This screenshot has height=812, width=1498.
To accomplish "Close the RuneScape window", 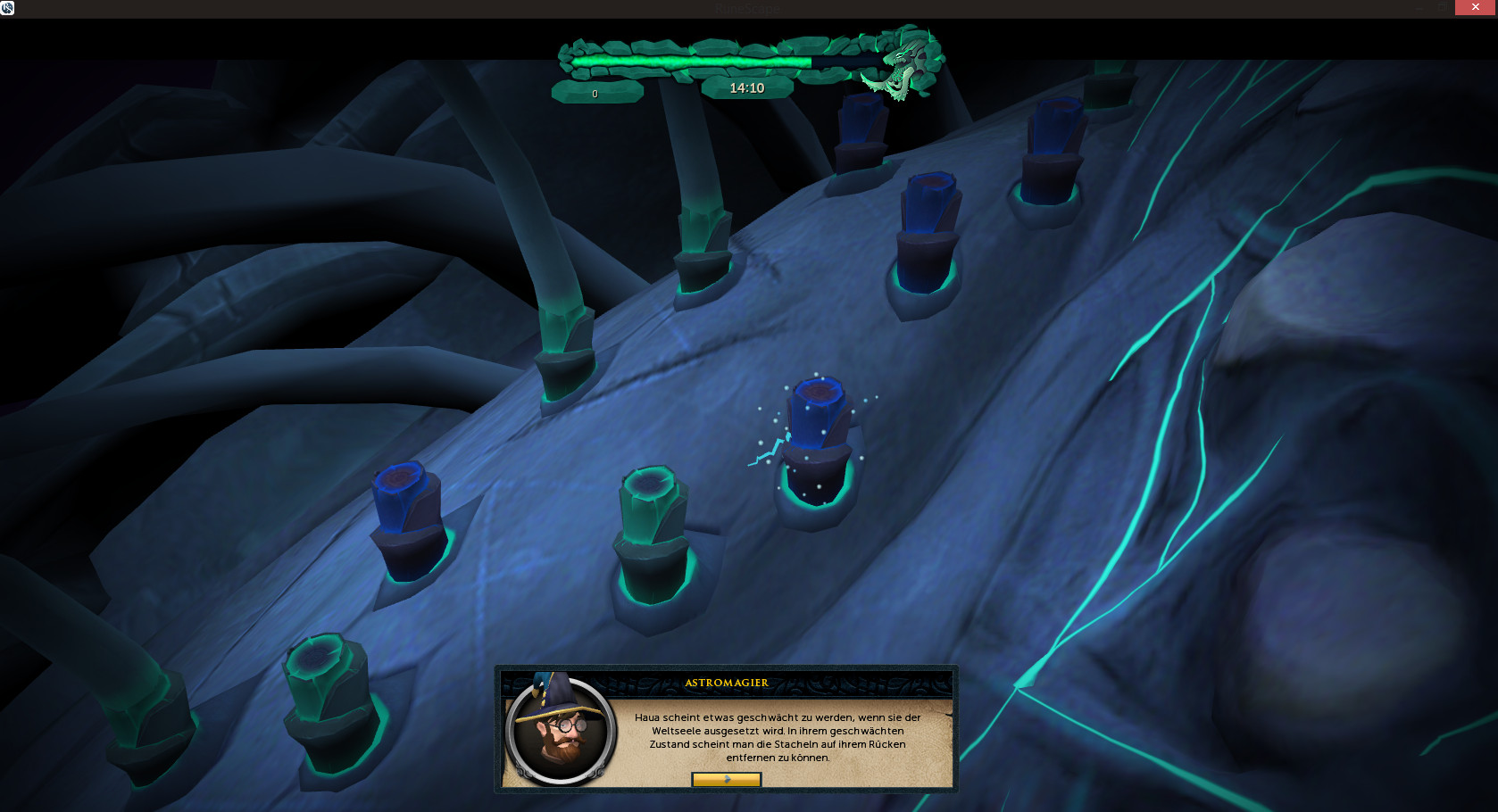I will tap(1475, 7).
